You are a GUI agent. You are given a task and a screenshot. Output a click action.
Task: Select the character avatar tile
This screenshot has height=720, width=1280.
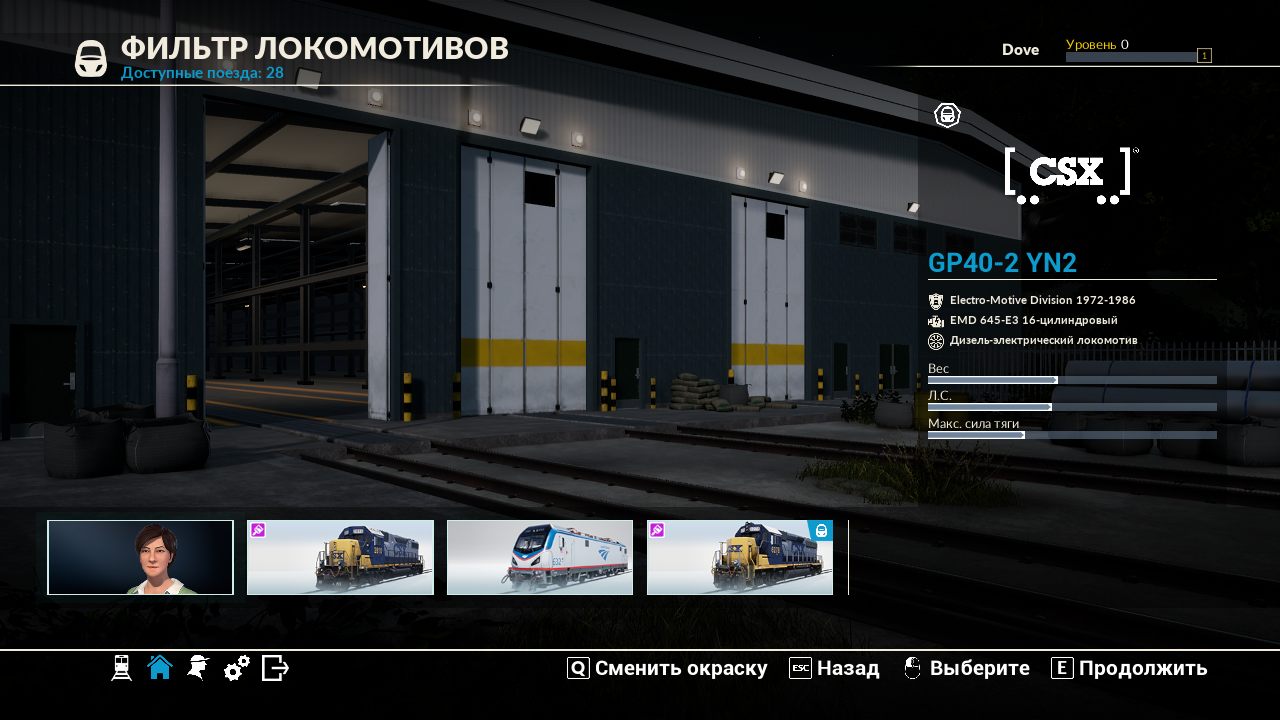click(140, 557)
